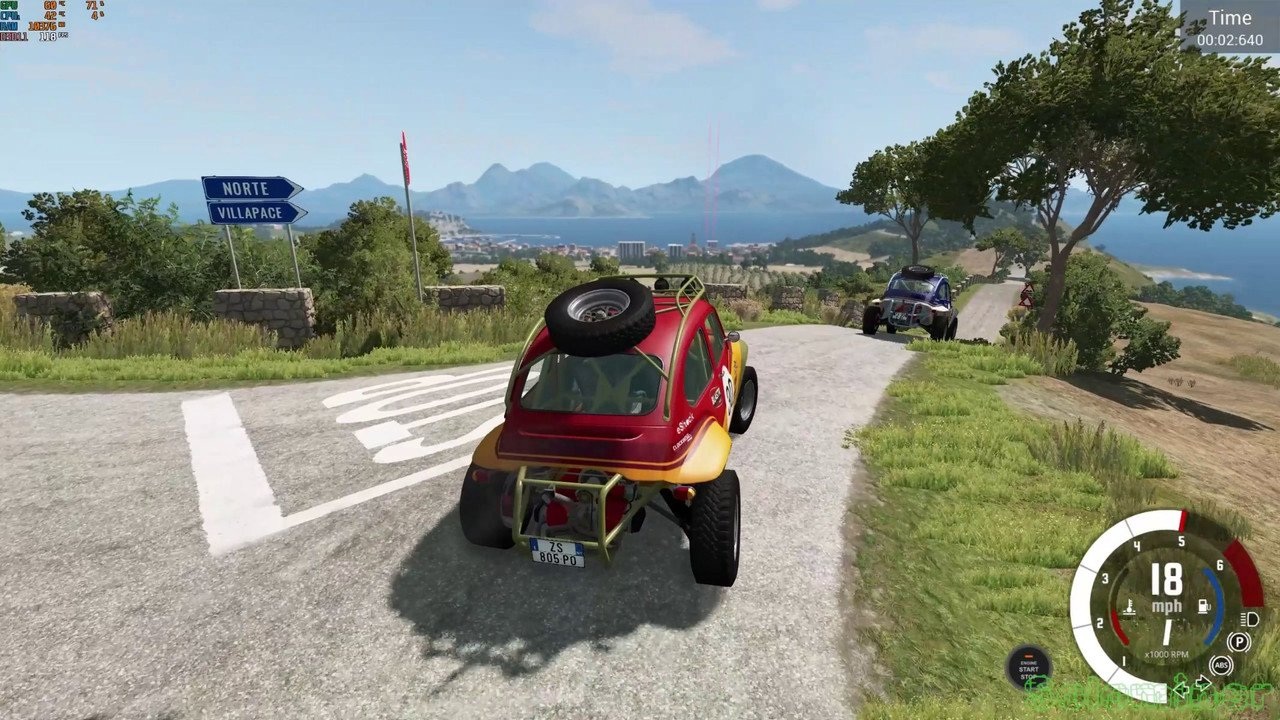Select the left turn signal arrow icon
This screenshot has width=1280, height=720.
[1182, 688]
